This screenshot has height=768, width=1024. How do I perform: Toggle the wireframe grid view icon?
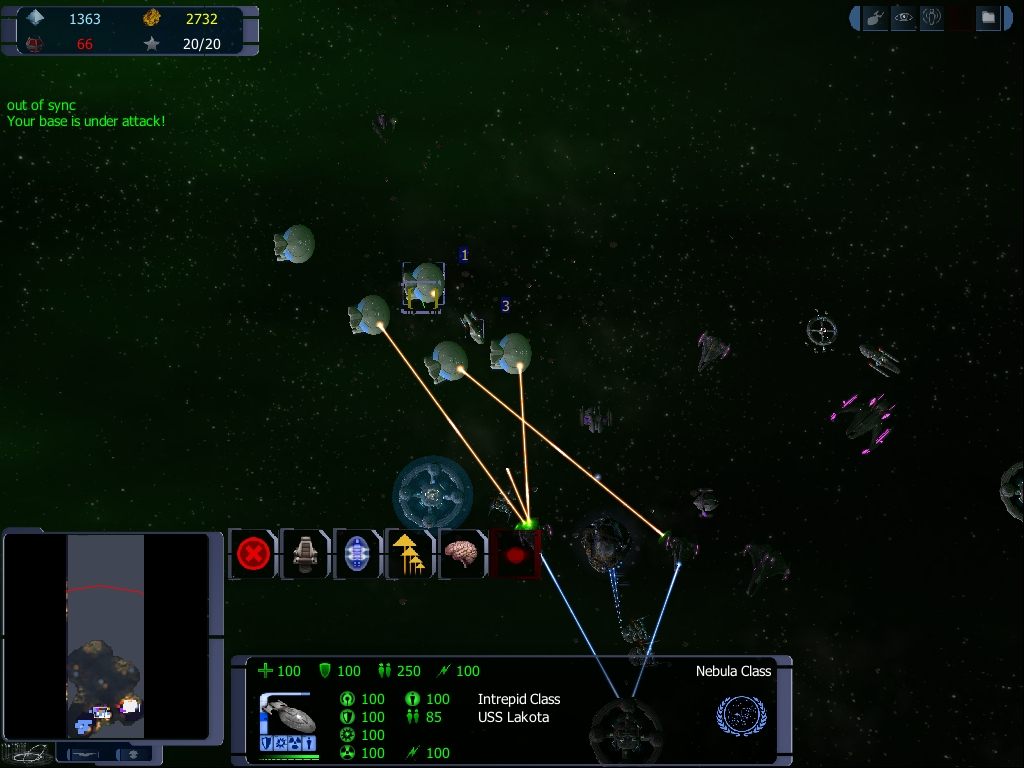coord(28,752)
